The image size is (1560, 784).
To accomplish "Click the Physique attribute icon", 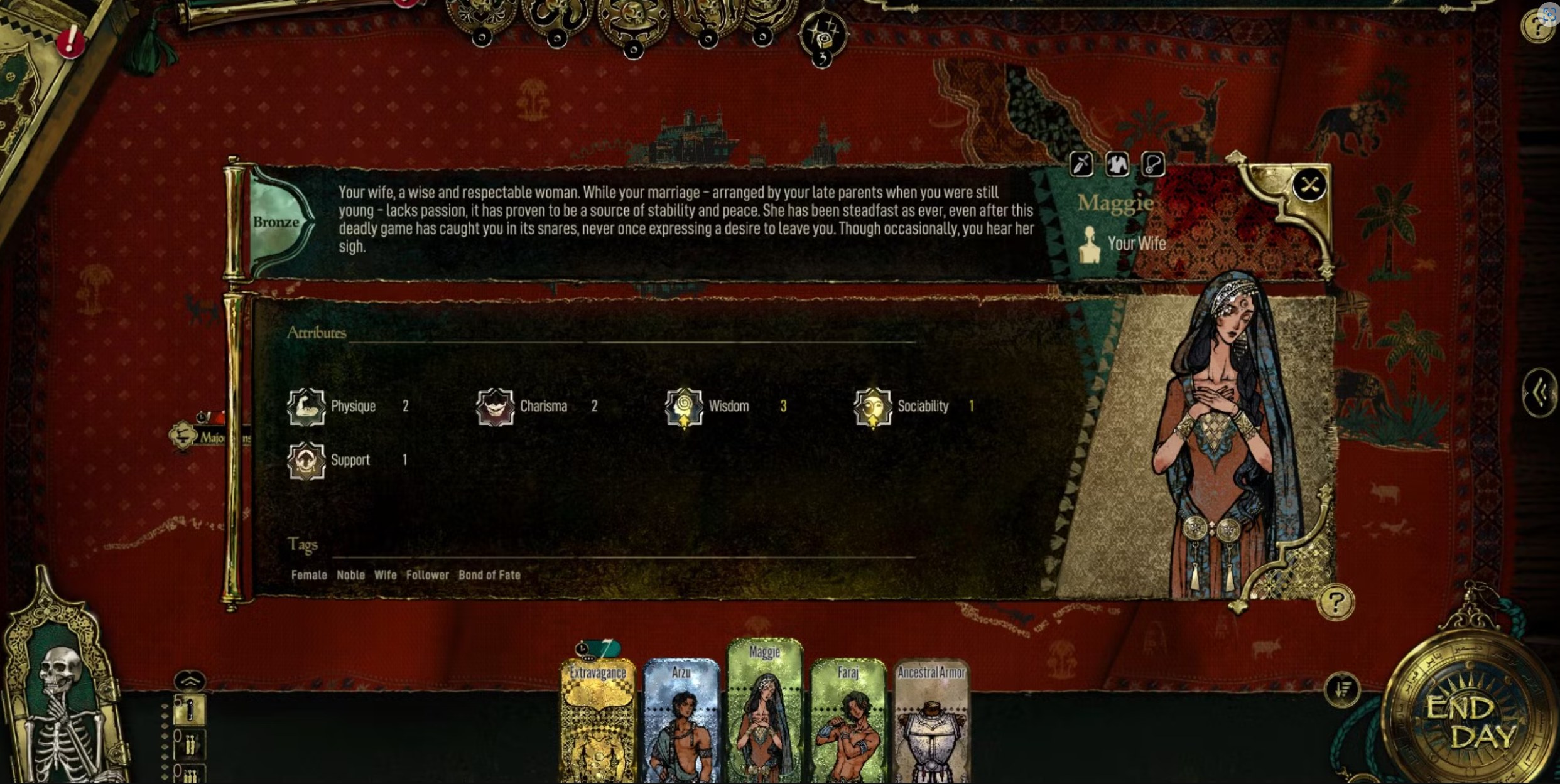I will point(306,407).
